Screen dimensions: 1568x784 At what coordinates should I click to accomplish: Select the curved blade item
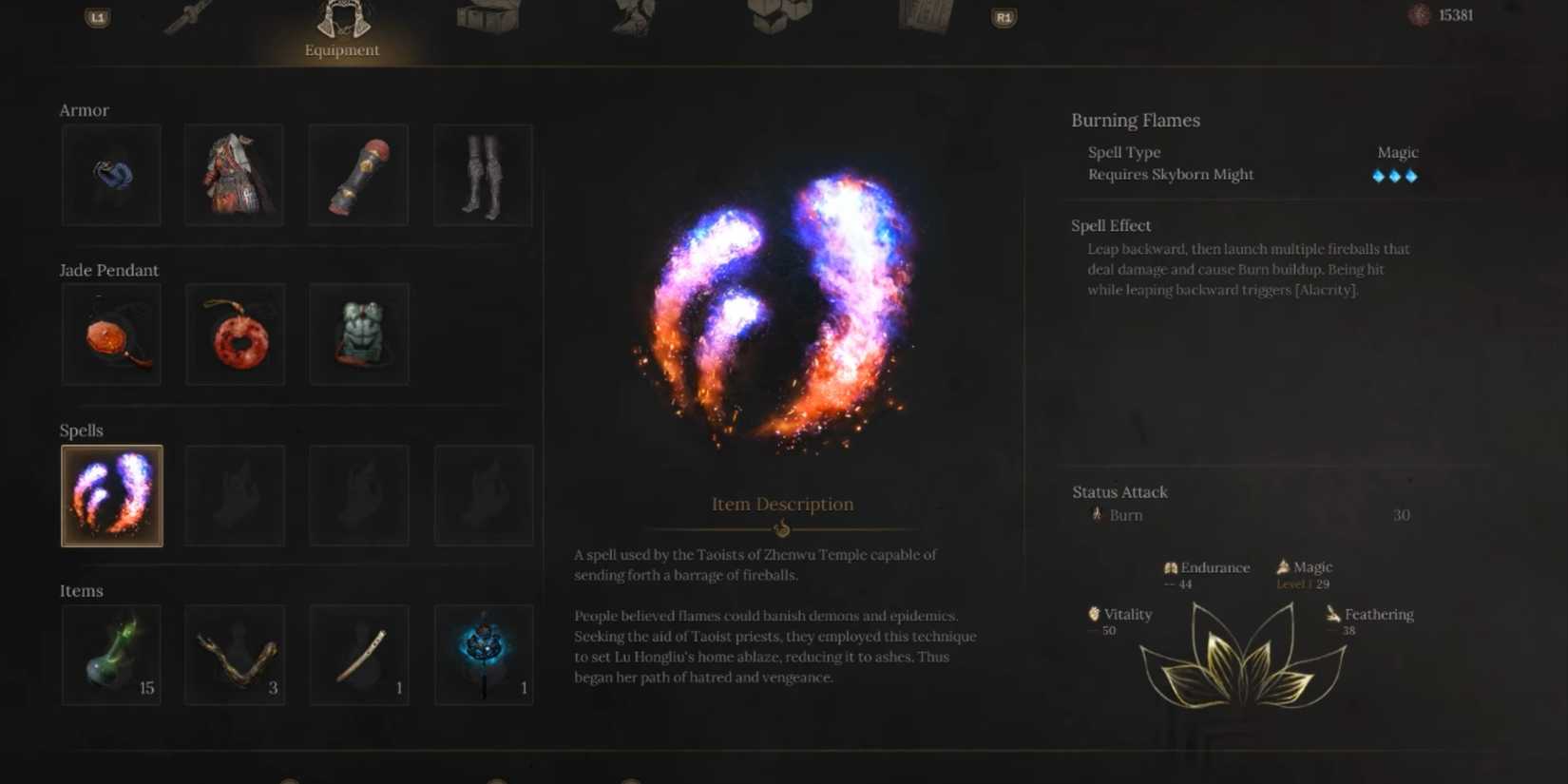tap(358, 654)
